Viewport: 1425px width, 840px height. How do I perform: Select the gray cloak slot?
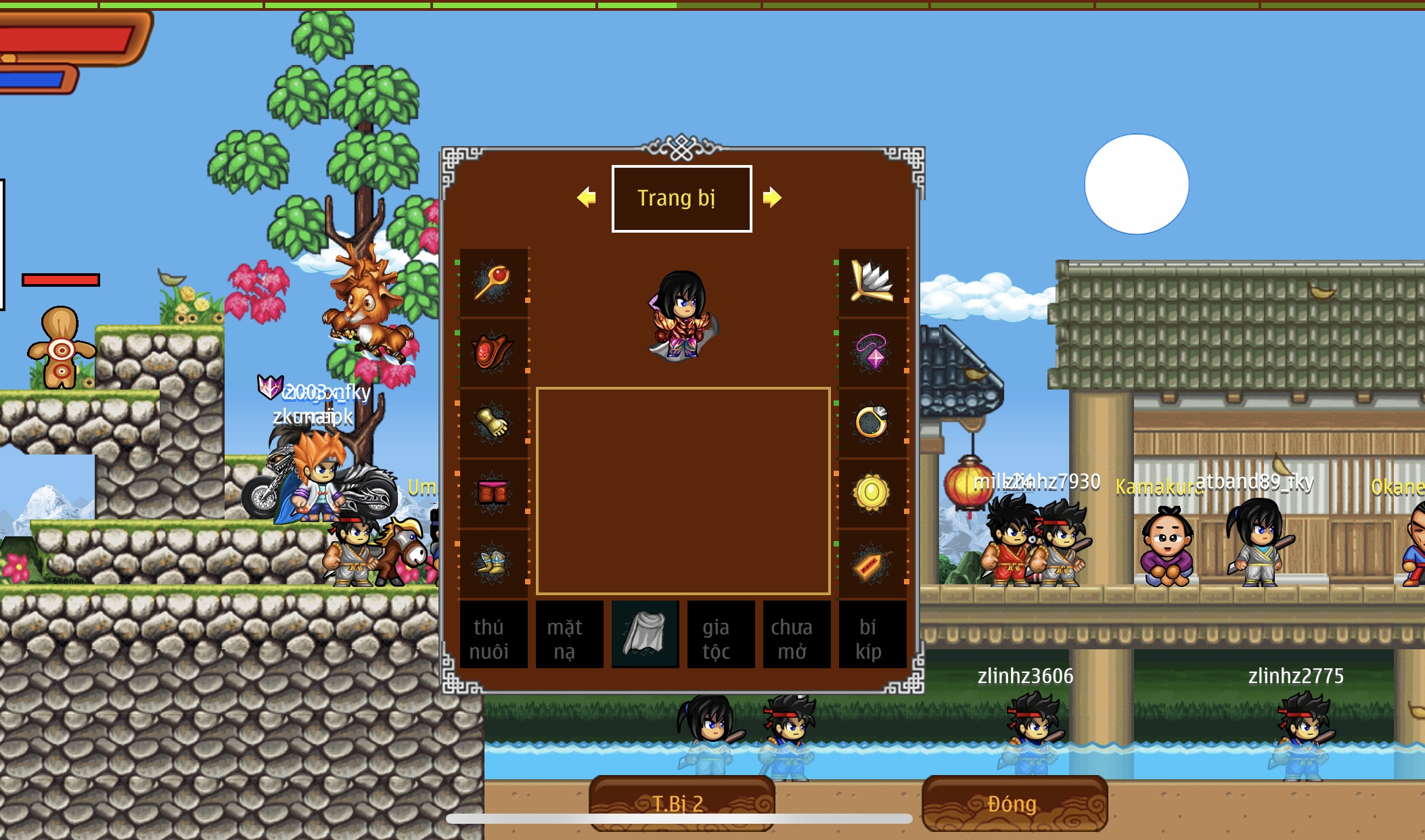(645, 634)
